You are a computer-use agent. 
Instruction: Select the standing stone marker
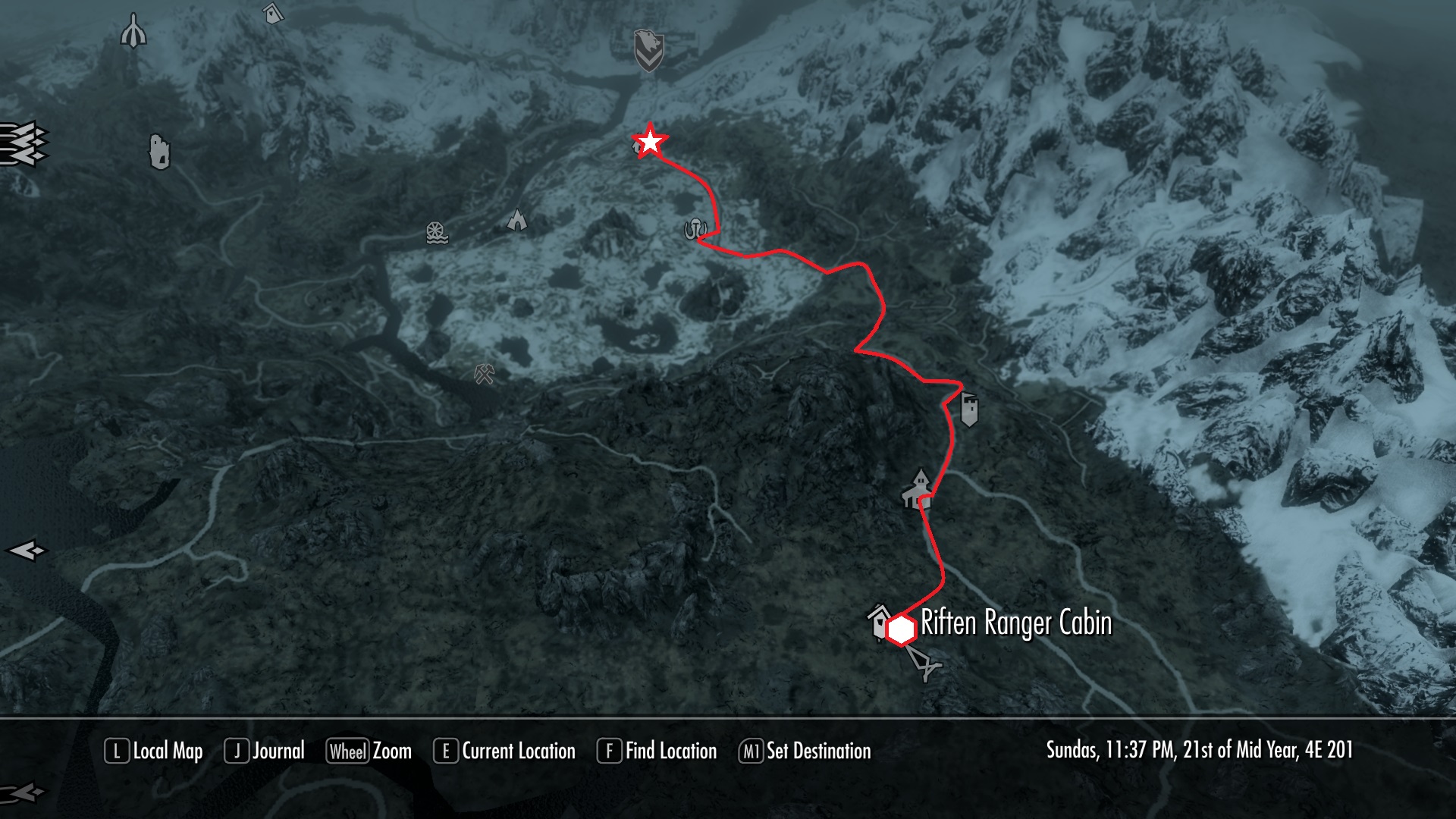coord(159,152)
